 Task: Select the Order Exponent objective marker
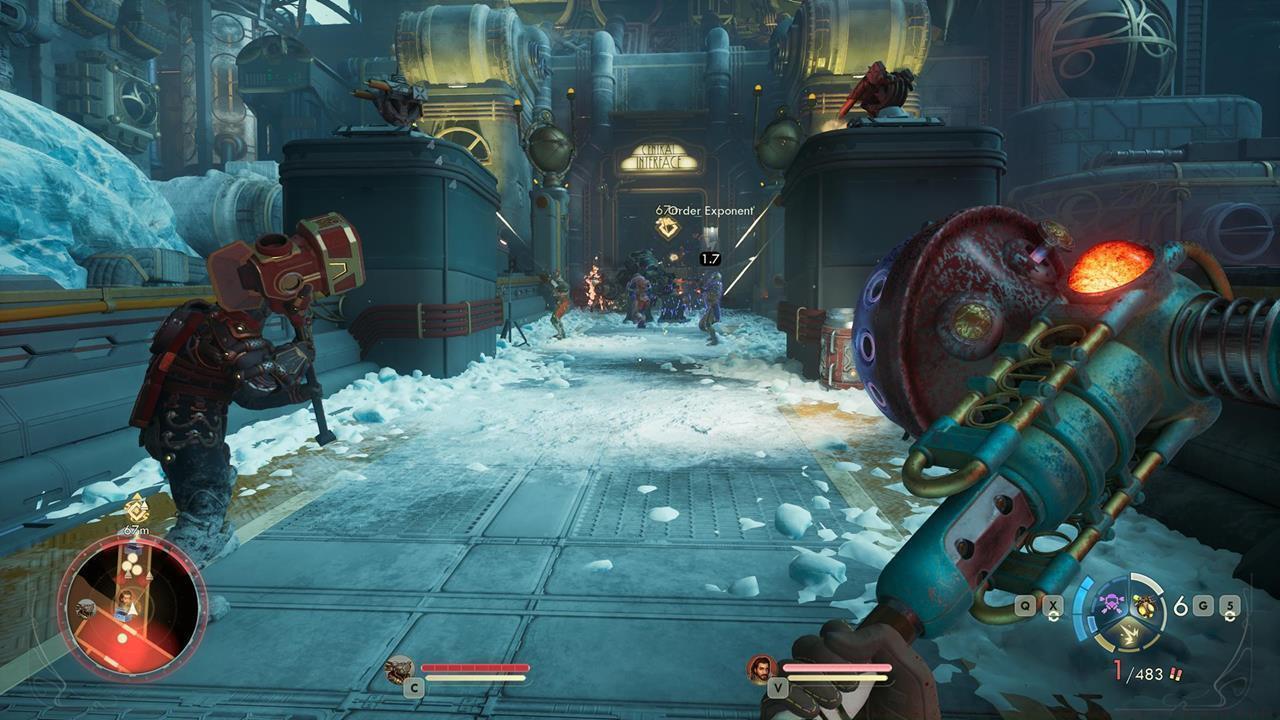coord(667,228)
